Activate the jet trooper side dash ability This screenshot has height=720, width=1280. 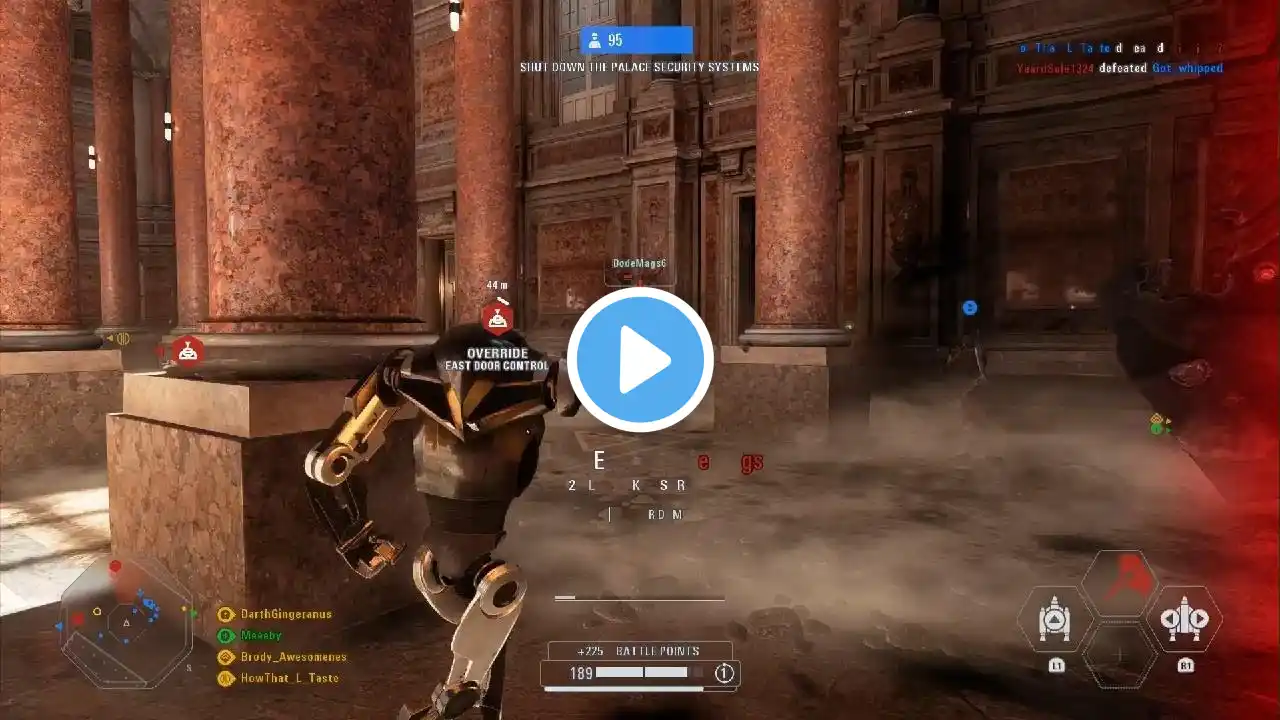tap(1184, 619)
